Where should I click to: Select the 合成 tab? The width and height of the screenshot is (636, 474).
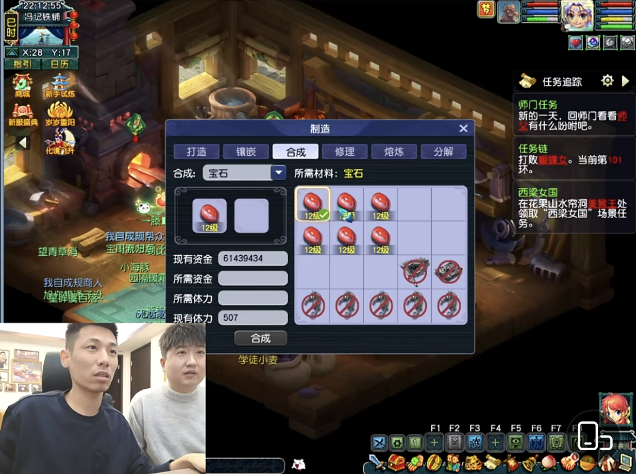(295, 152)
